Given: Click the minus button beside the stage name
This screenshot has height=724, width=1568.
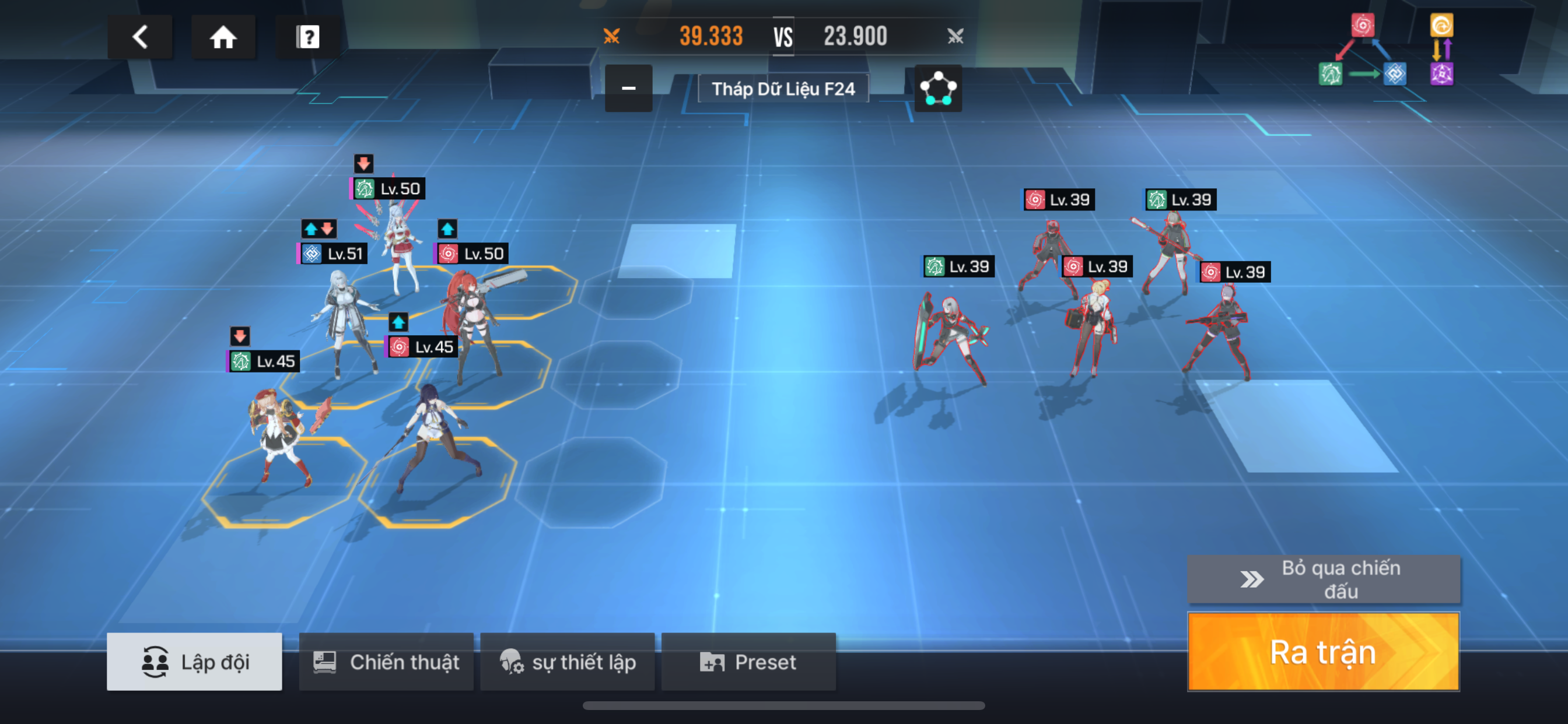Looking at the screenshot, I should click(628, 89).
